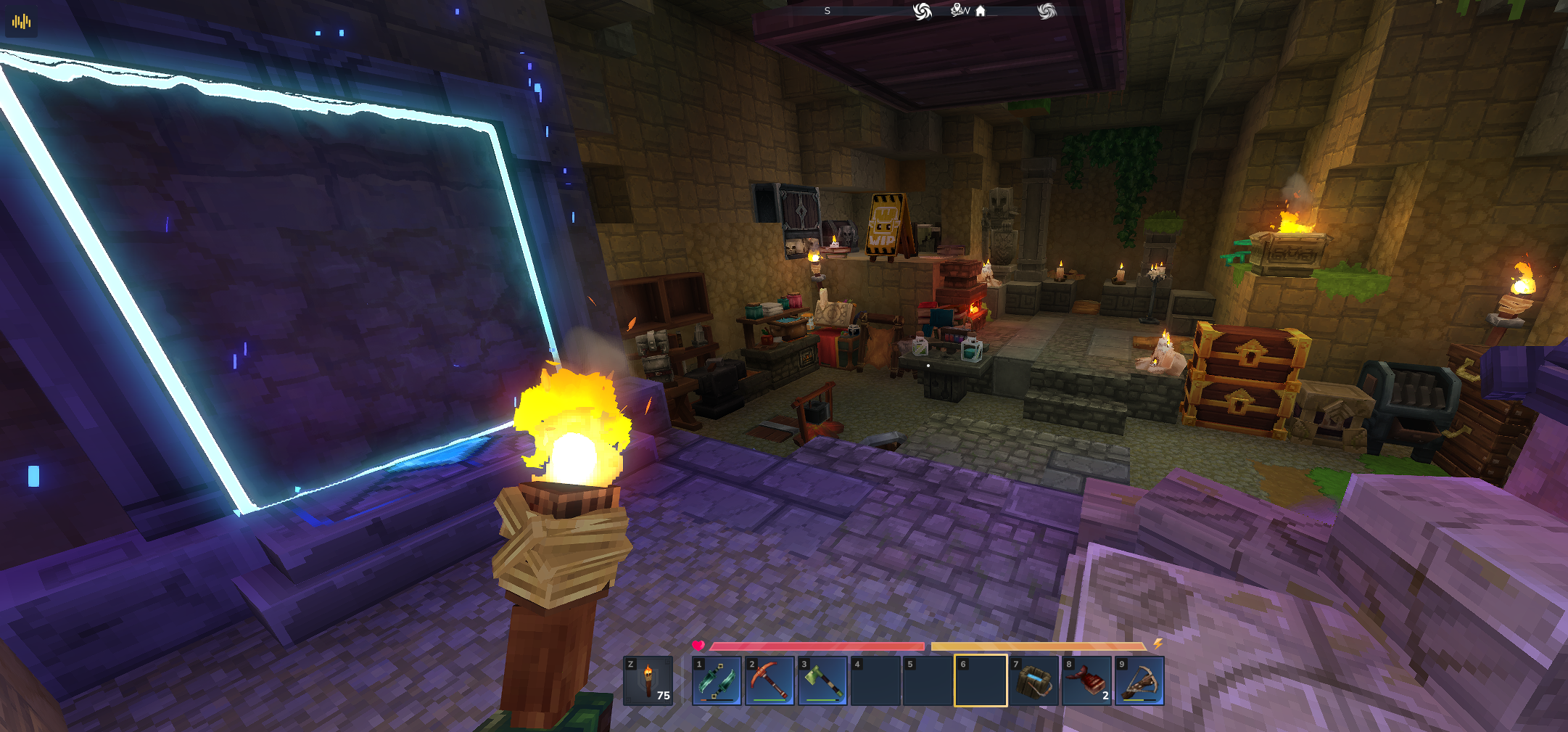Pick the raw meat in slot 8
The image size is (1568, 732).
1086,680
